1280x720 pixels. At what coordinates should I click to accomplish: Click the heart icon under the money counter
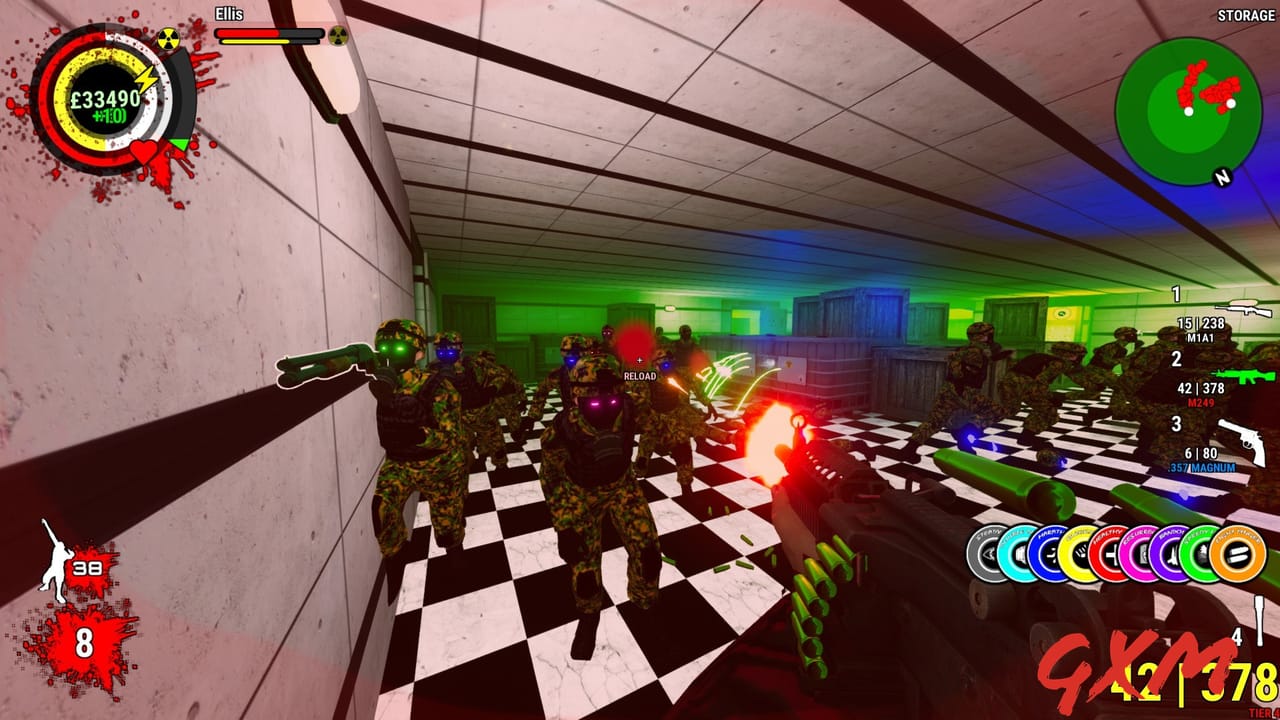[144, 150]
